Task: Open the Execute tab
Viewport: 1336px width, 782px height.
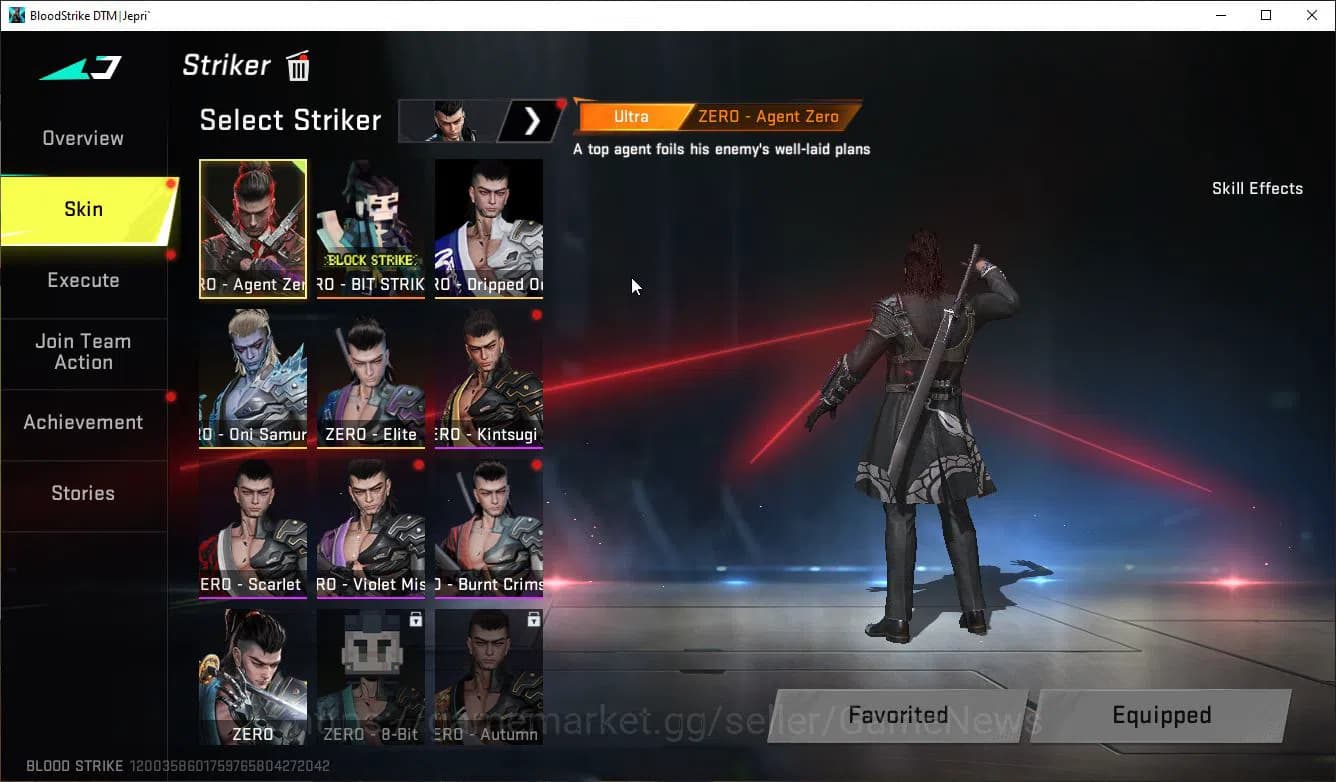Action: pyautogui.click(x=82, y=280)
